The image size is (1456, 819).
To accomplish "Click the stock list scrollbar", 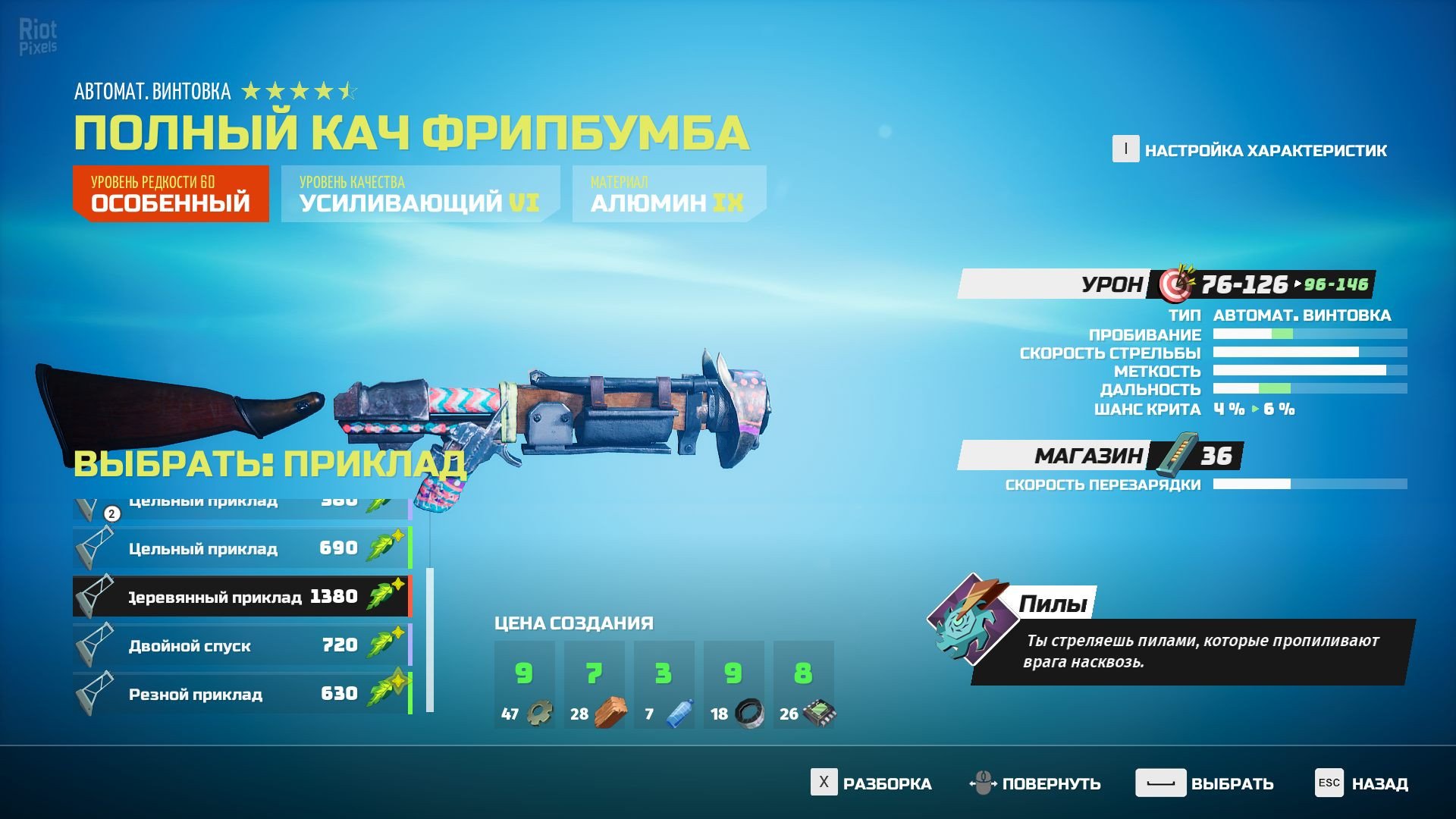I will pyautogui.click(x=430, y=639).
